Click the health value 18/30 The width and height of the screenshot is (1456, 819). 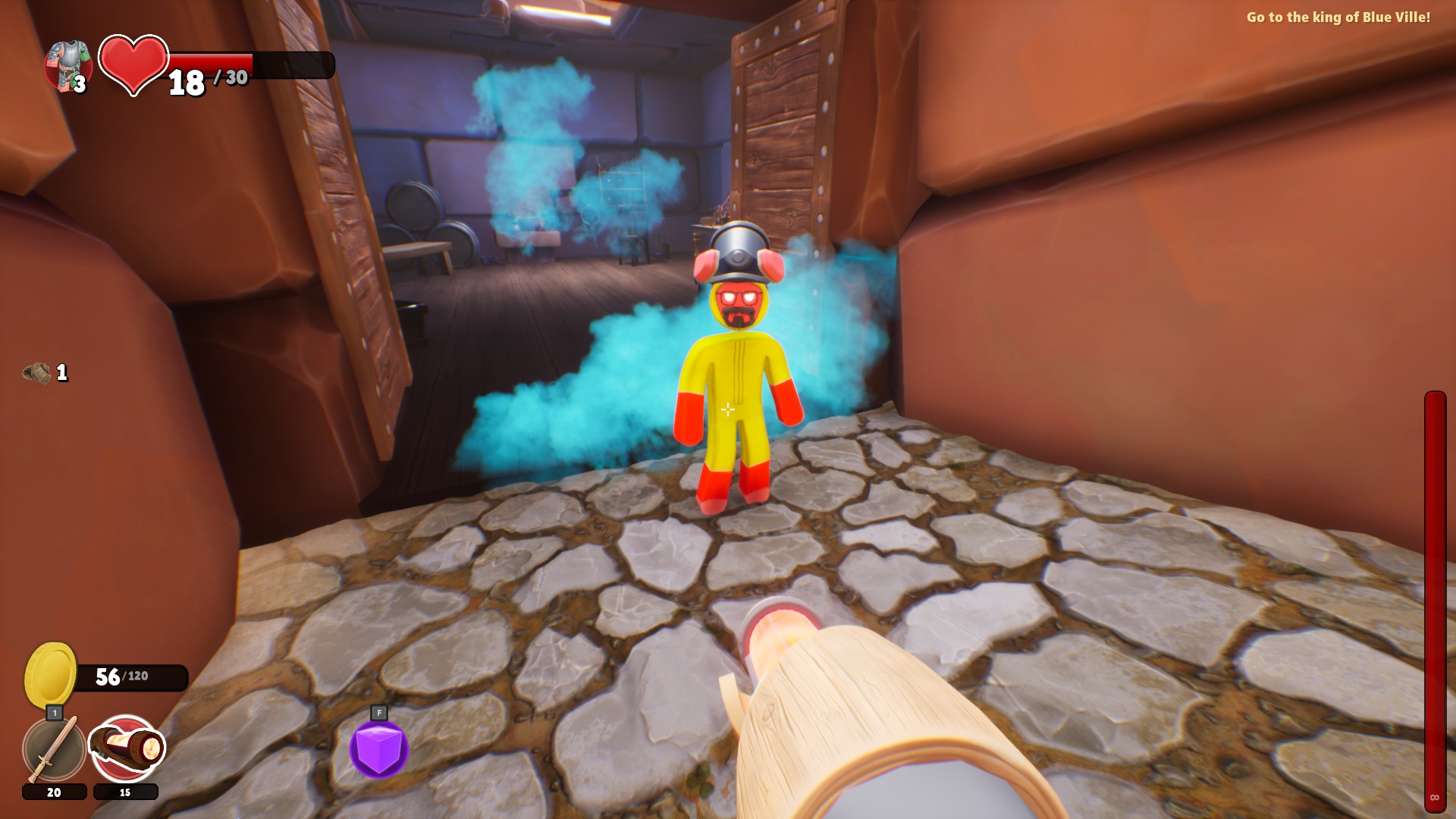(209, 80)
